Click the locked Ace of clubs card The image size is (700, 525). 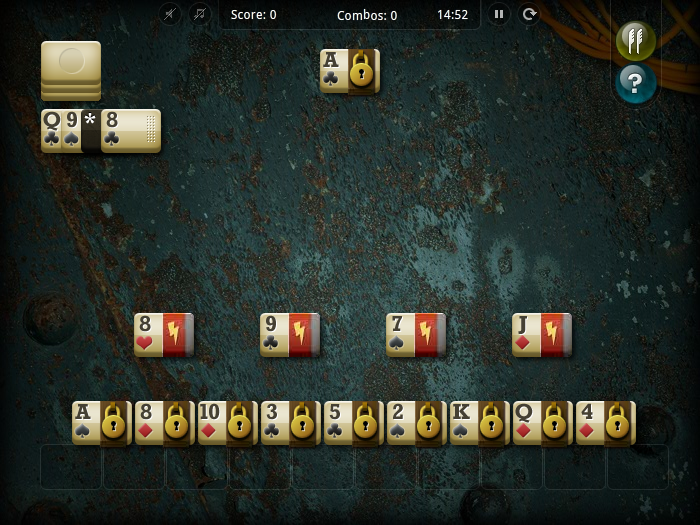click(x=350, y=71)
